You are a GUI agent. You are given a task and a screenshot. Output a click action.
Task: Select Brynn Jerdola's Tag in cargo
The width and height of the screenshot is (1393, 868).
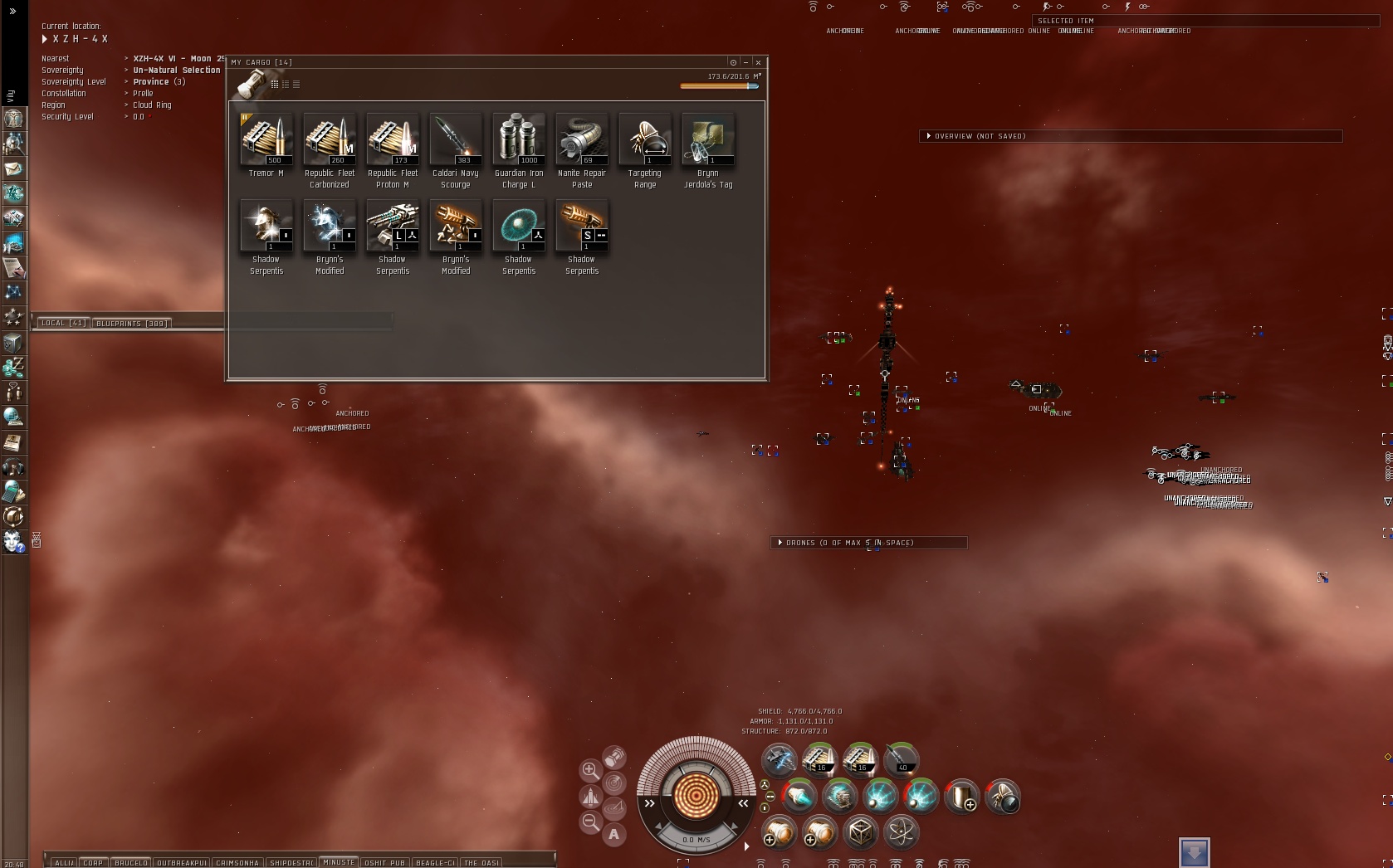point(708,139)
